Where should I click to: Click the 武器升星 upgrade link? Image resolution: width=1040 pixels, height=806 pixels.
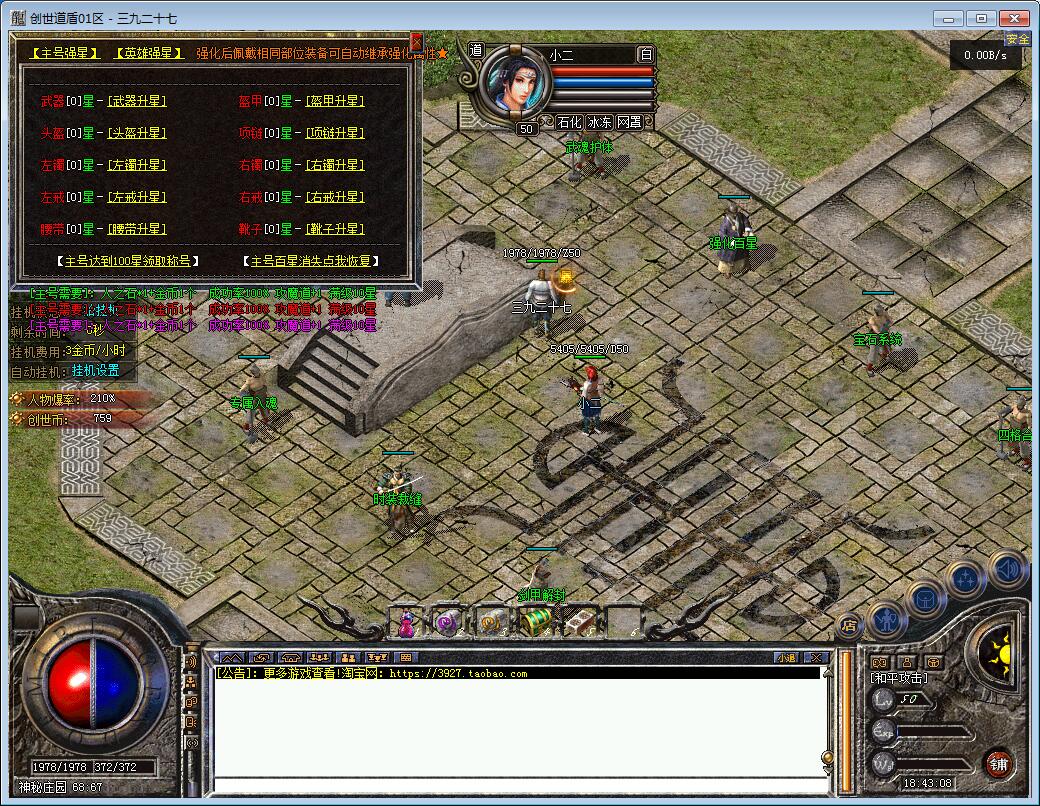pos(137,101)
